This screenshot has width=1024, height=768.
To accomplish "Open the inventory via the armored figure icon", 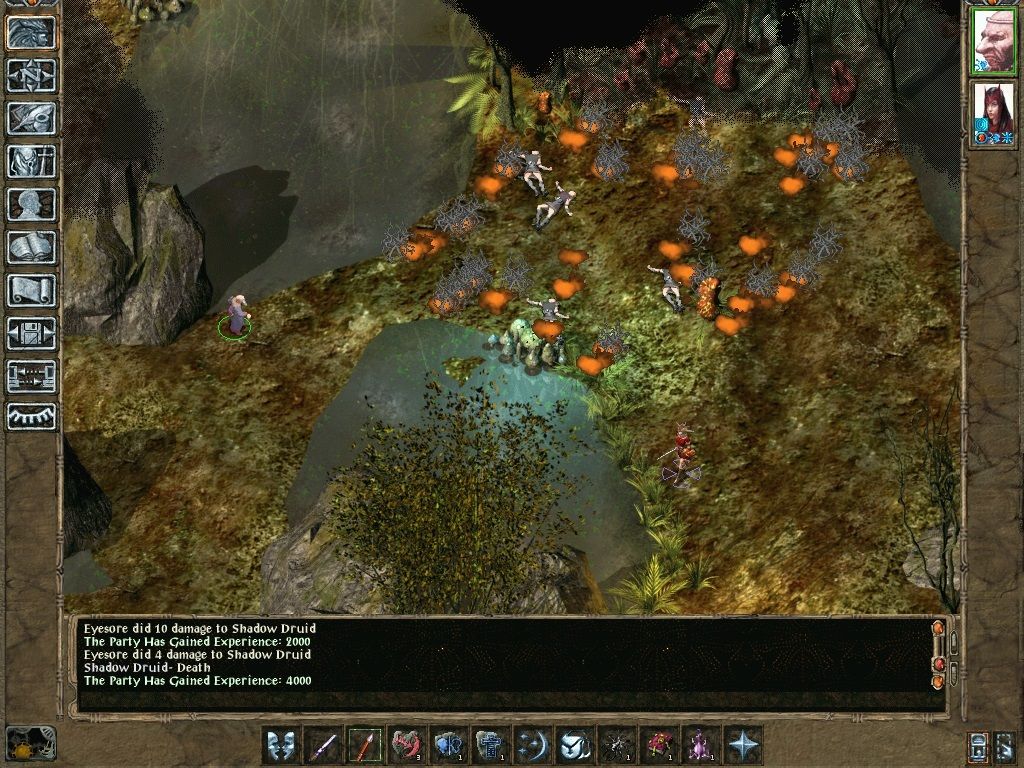I will point(31,161).
